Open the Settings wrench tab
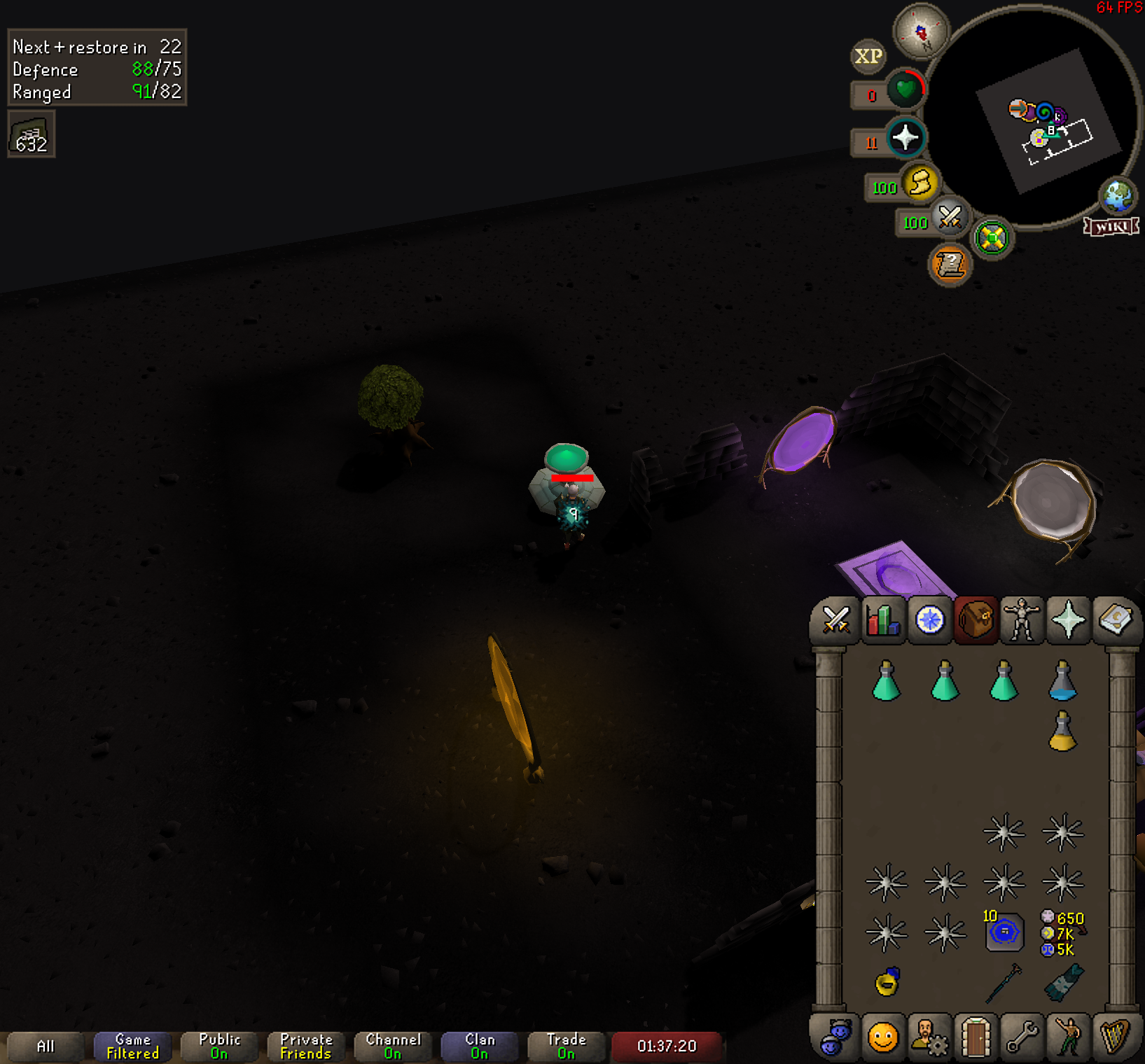1145x1064 pixels. point(1022,1036)
